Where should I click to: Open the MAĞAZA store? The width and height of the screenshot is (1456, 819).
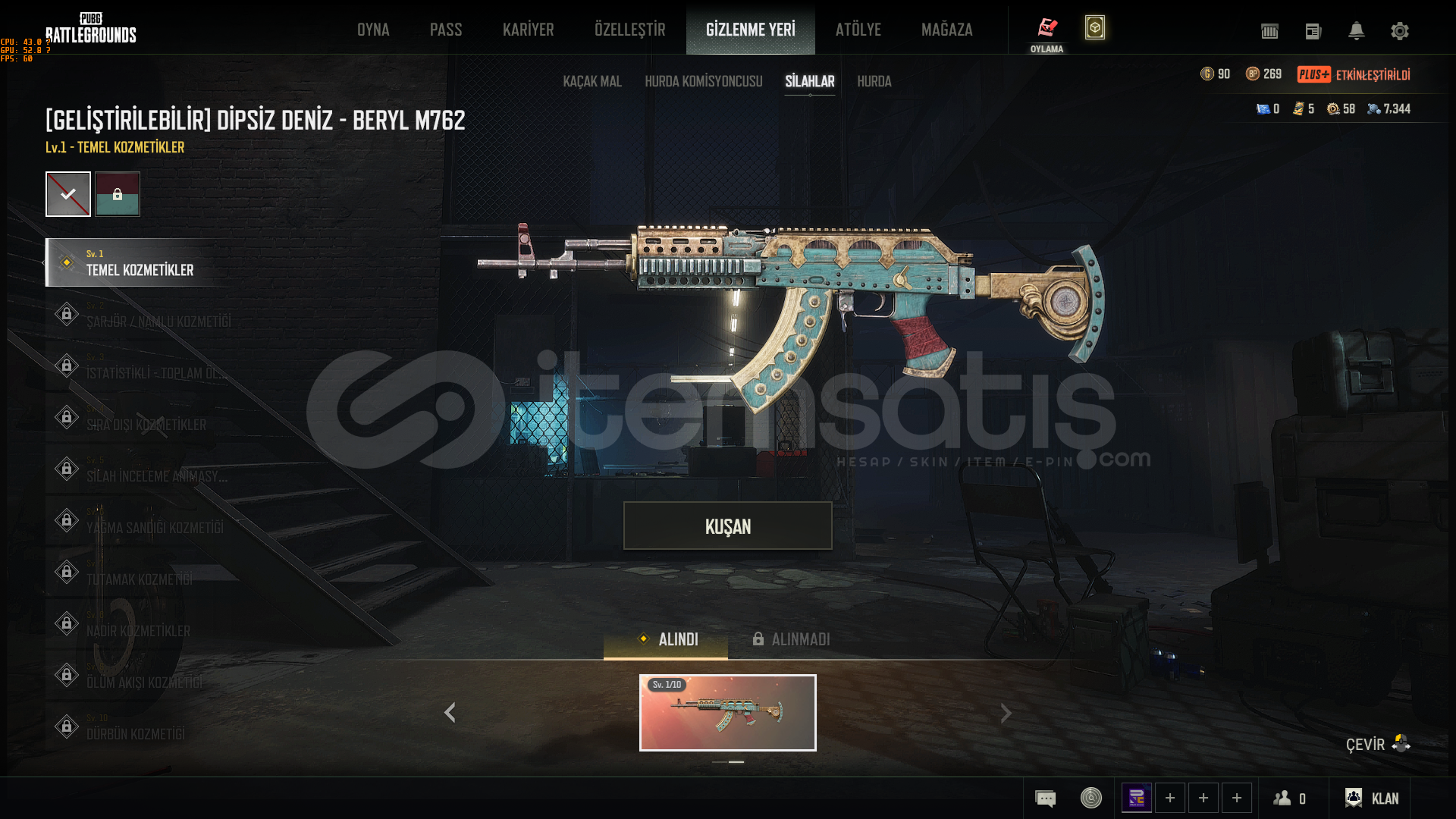tap(947, 30)
